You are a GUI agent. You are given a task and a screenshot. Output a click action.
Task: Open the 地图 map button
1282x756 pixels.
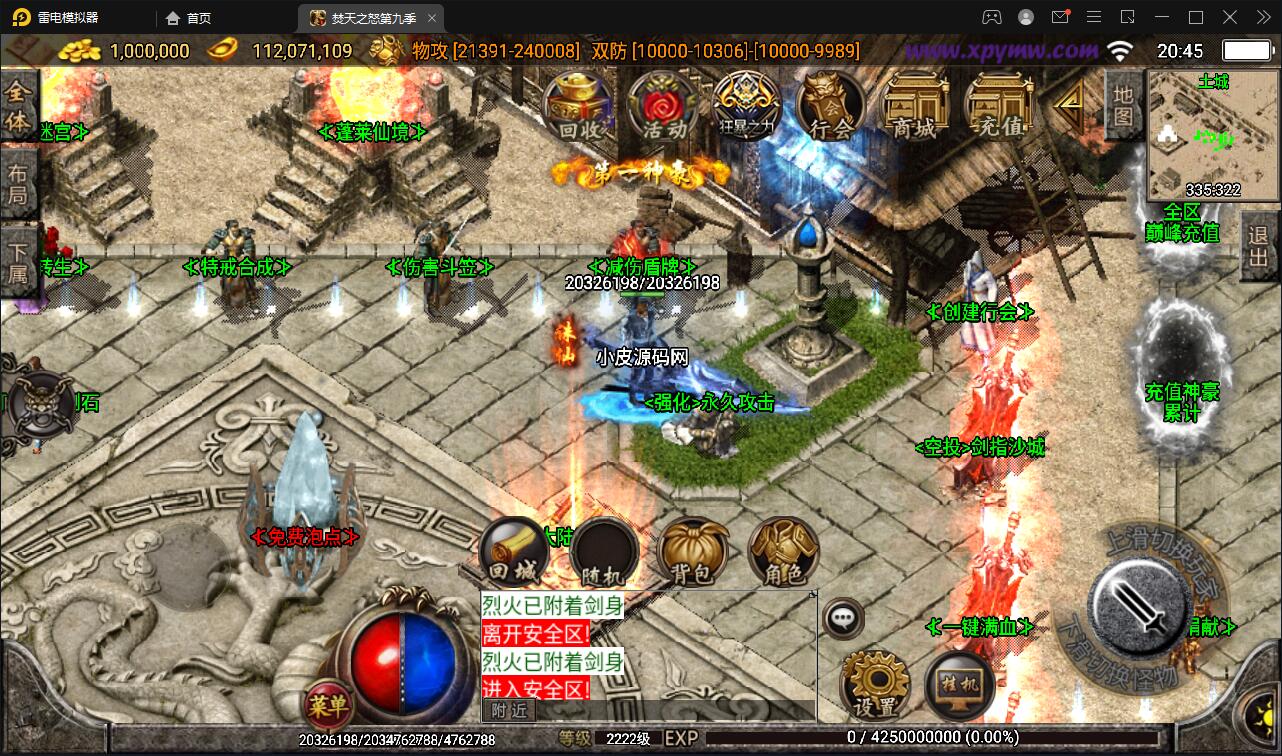point(1123,104)
